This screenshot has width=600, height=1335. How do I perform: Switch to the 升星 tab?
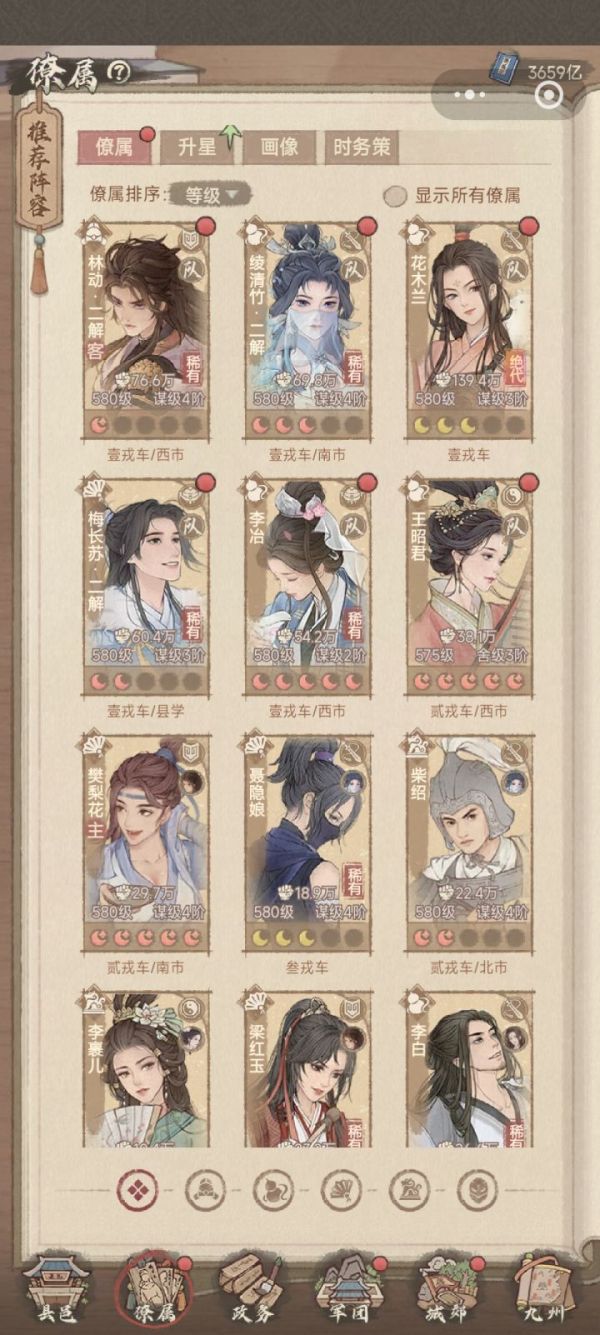point(196,147)
